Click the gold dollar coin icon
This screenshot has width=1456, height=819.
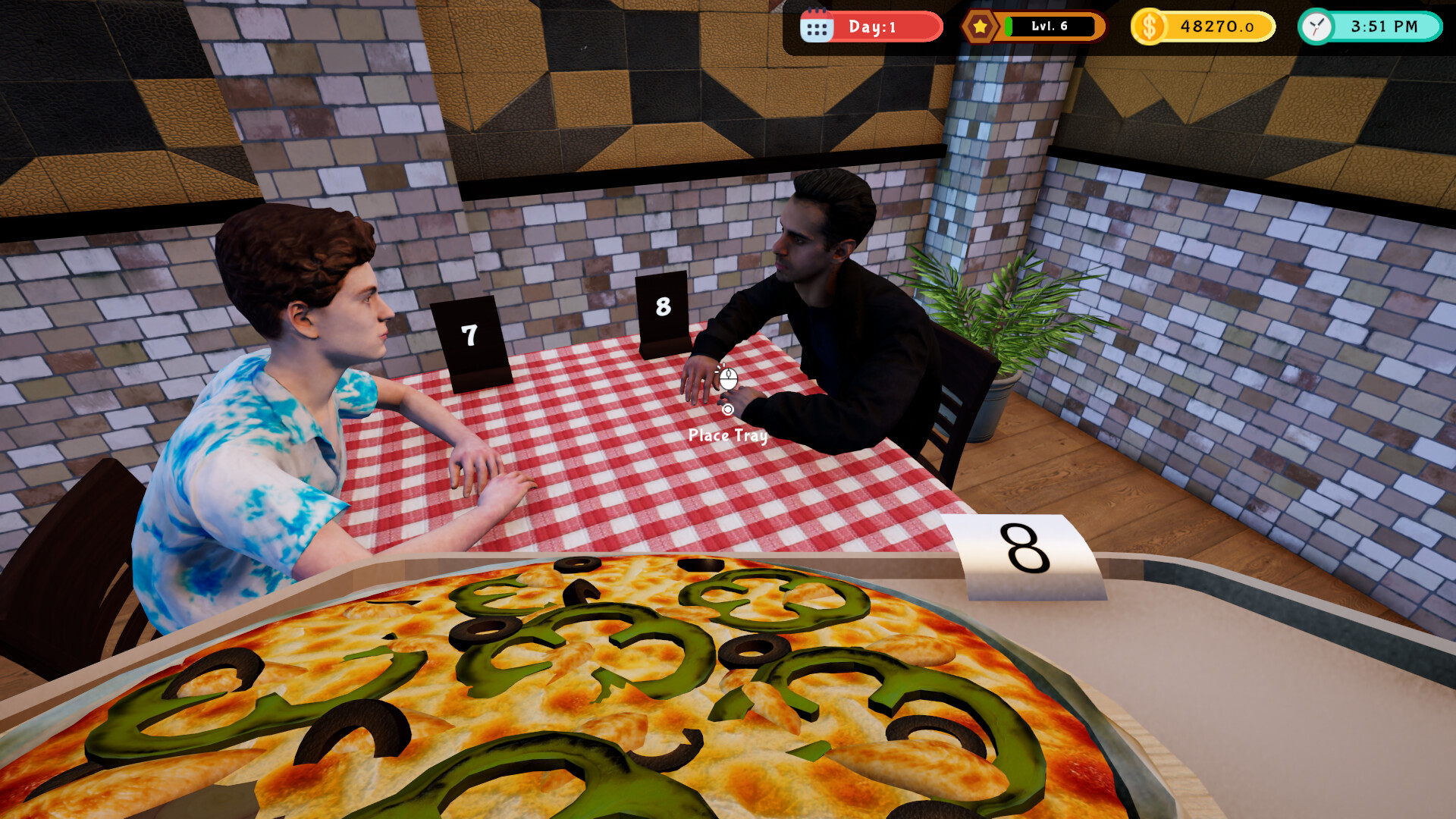click(1149, 26)
